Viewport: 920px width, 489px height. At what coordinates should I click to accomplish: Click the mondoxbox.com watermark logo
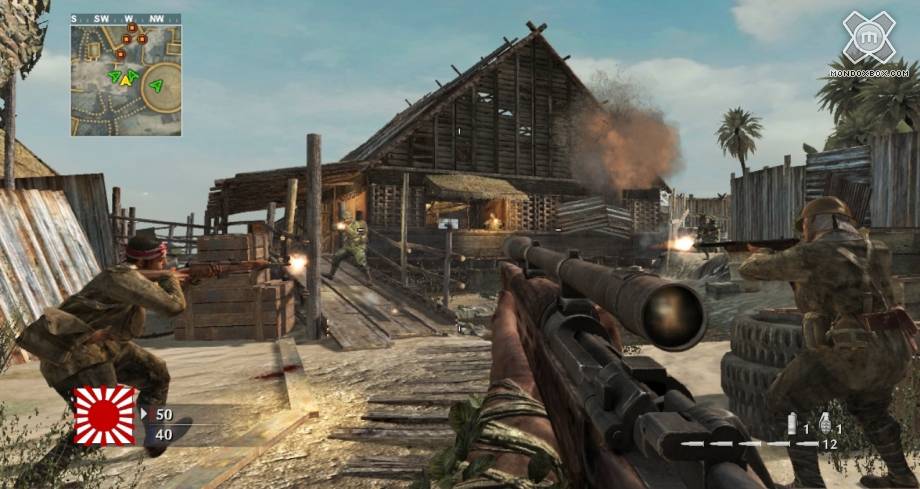(868, 43)
